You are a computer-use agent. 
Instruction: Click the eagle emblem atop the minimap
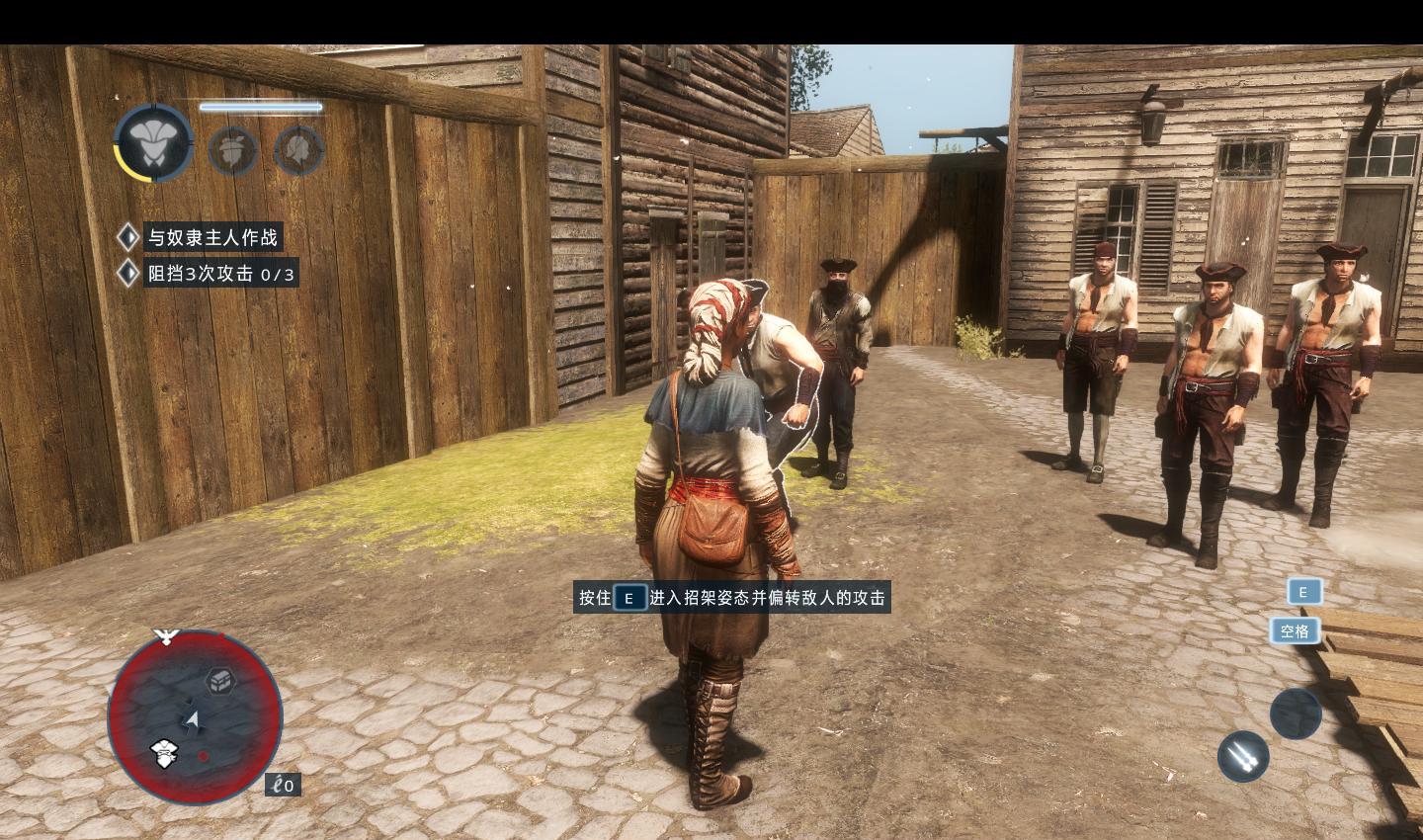tap(166, 635)
